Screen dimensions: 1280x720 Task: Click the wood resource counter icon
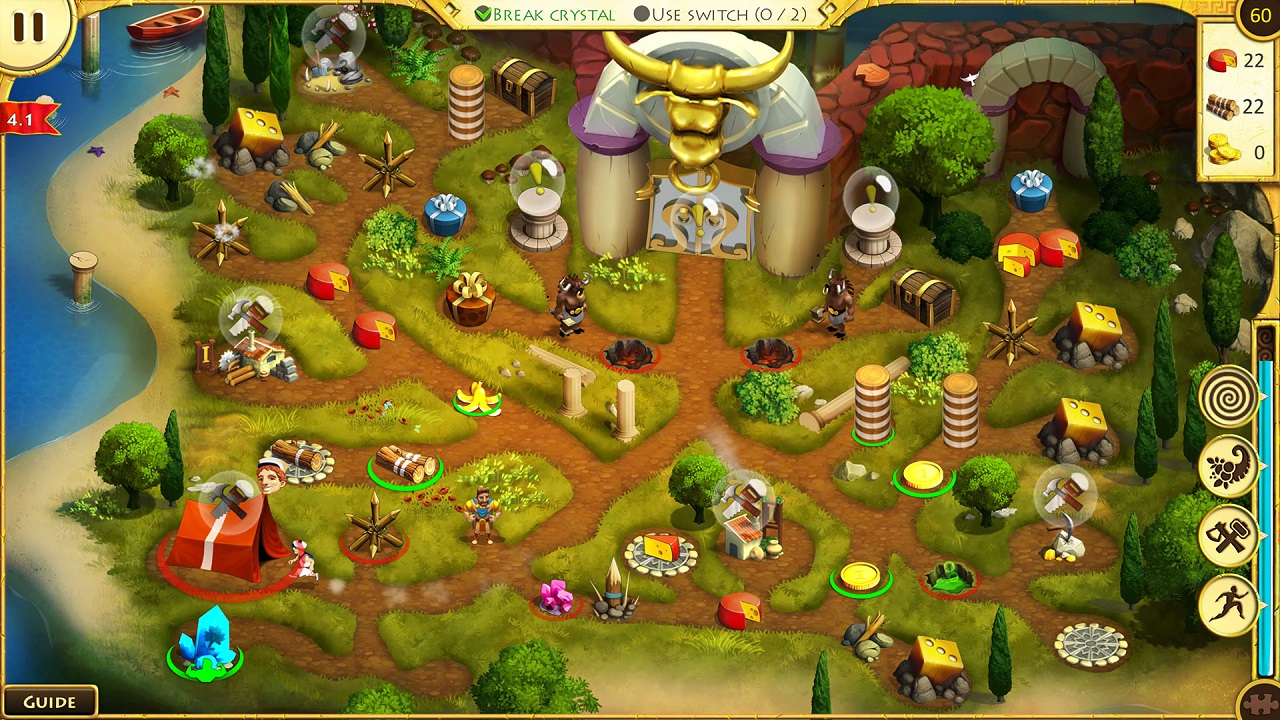tap(1221, 107)
